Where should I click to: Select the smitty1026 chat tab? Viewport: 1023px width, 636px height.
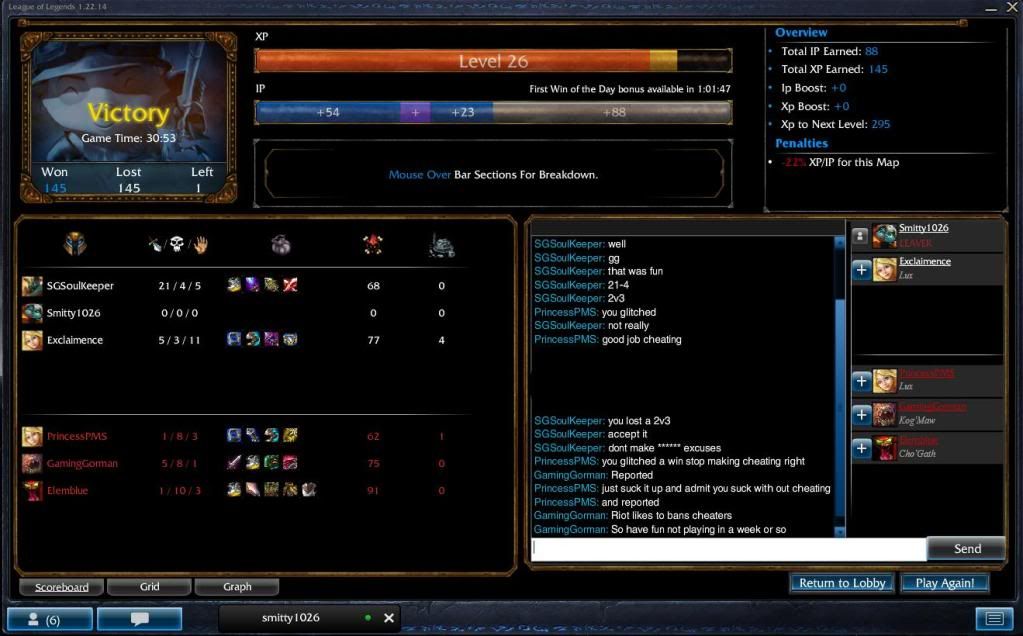point(292,618)
